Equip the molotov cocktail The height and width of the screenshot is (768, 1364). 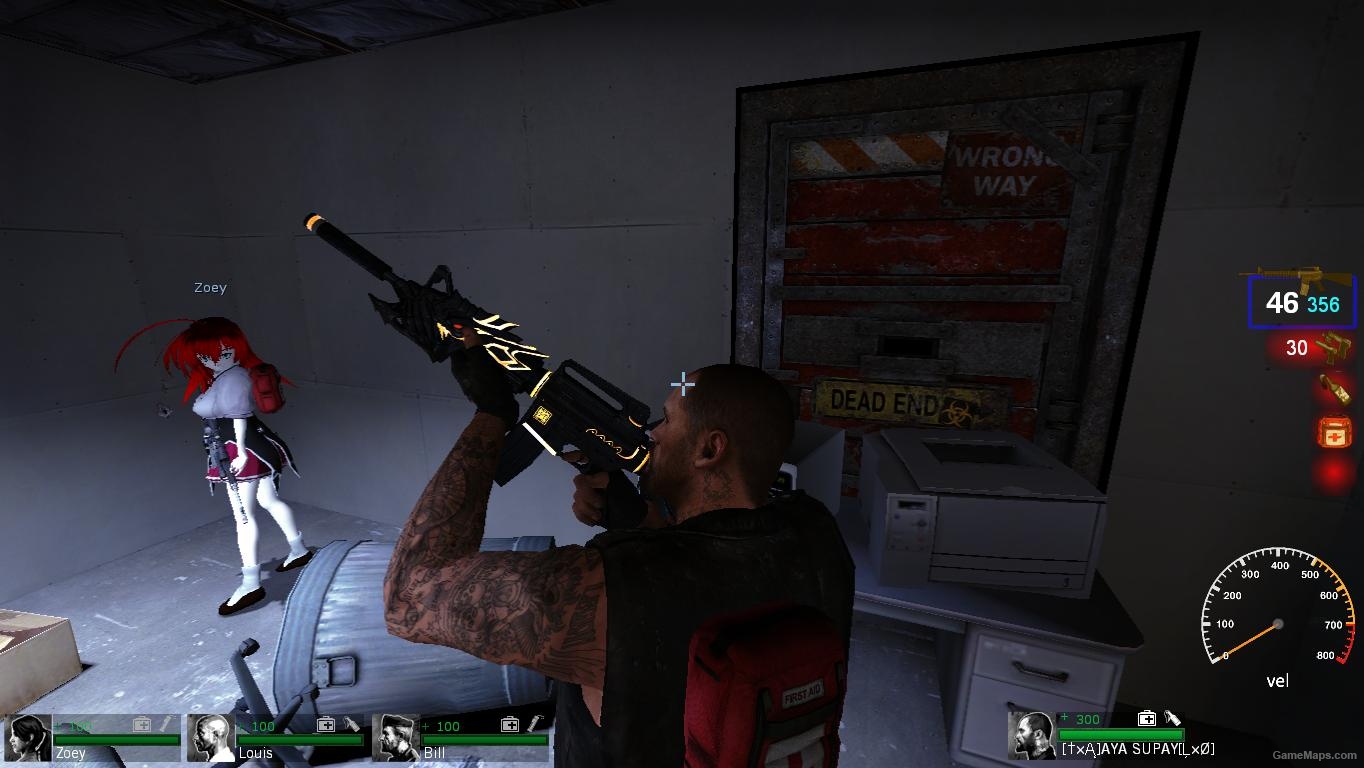pos(1333,389)
